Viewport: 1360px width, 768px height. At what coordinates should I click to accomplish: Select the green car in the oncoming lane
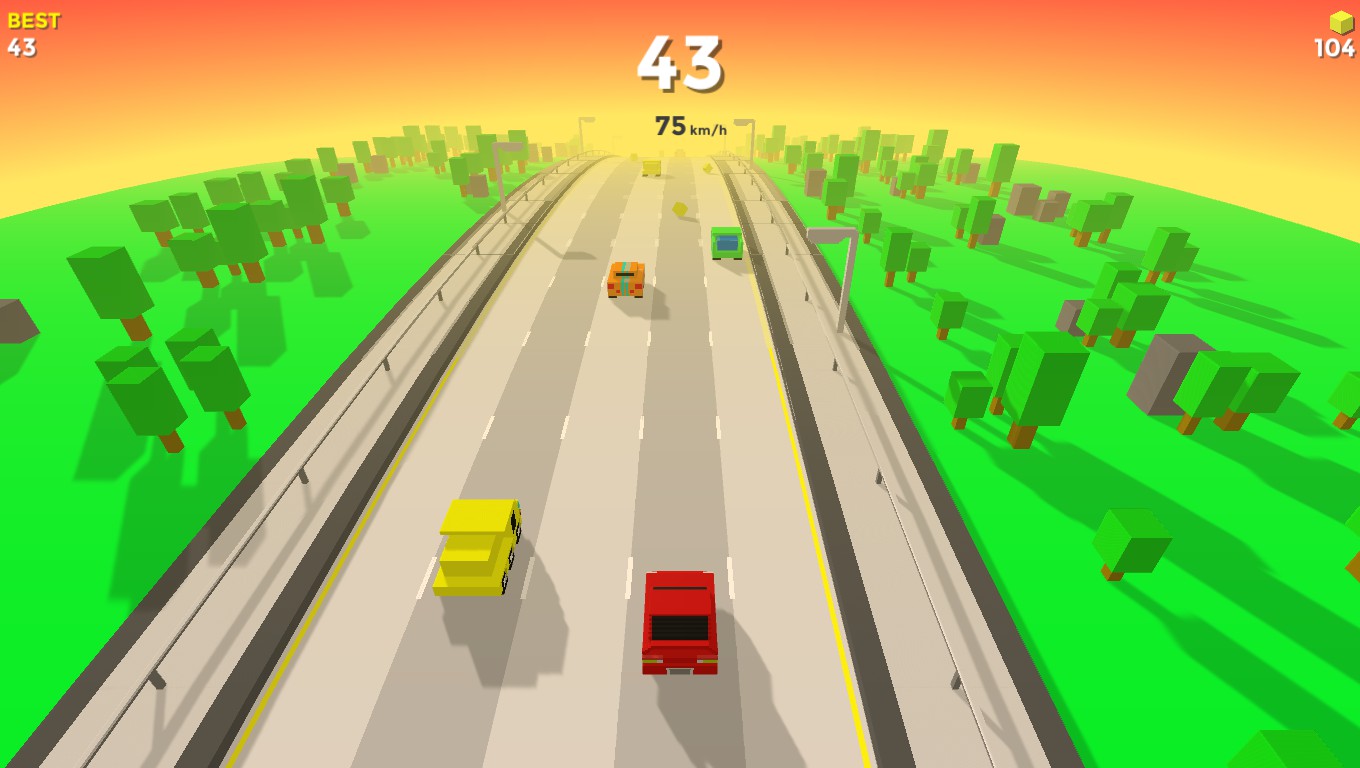click(x=725, y=243)
